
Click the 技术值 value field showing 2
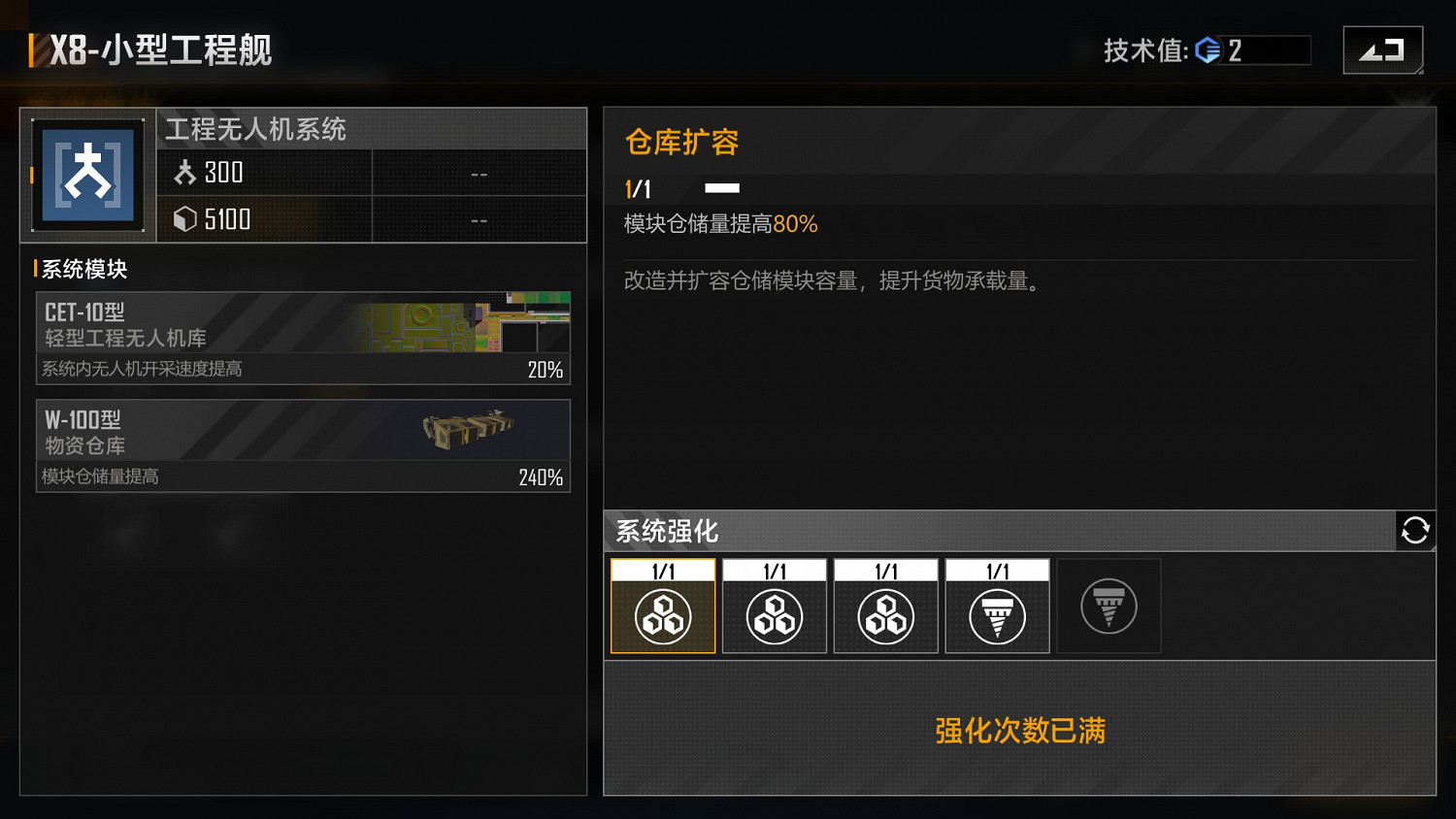(1262, 50)
